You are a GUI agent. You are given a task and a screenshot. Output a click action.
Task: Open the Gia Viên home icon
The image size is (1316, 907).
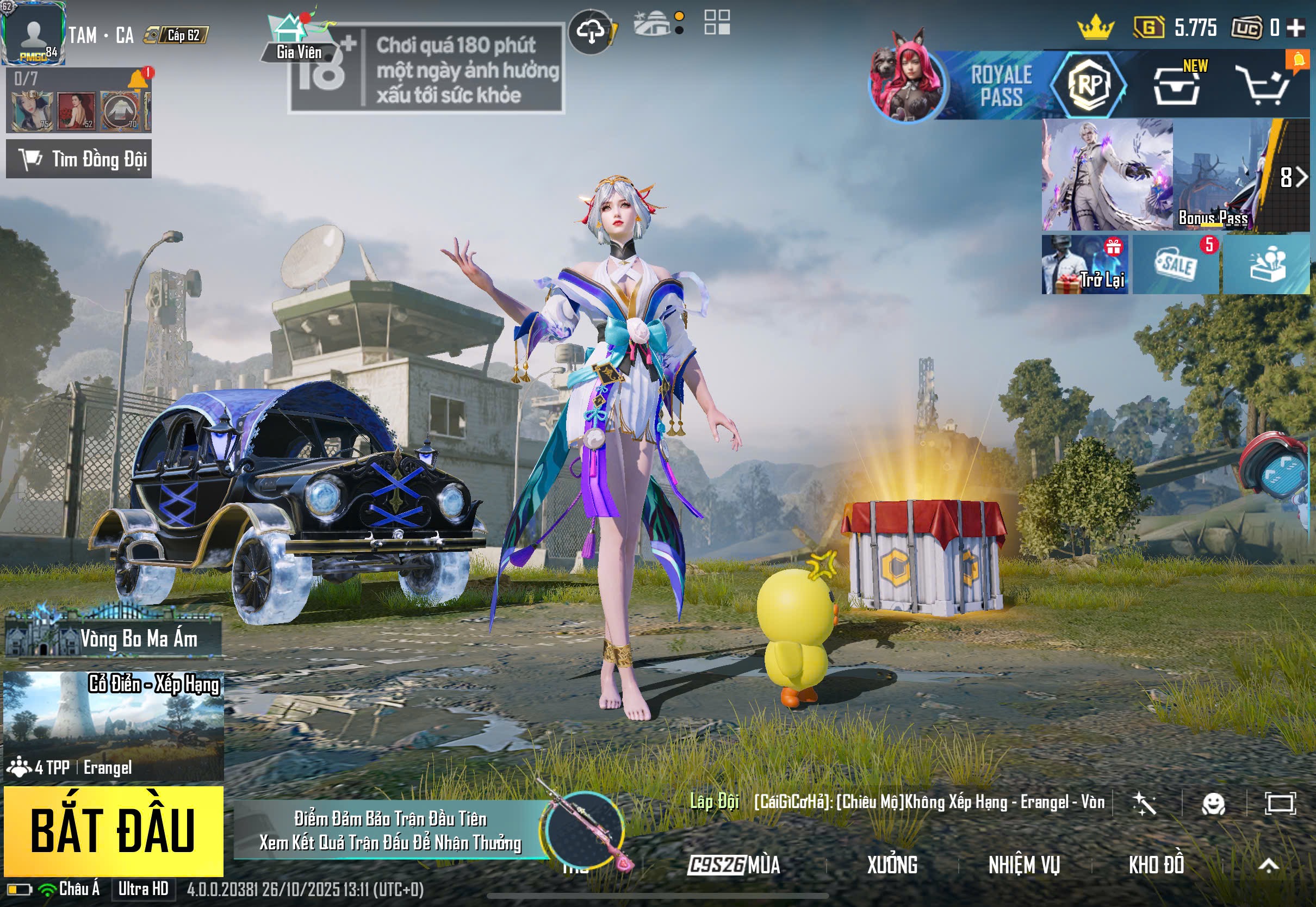coord(299,35)
